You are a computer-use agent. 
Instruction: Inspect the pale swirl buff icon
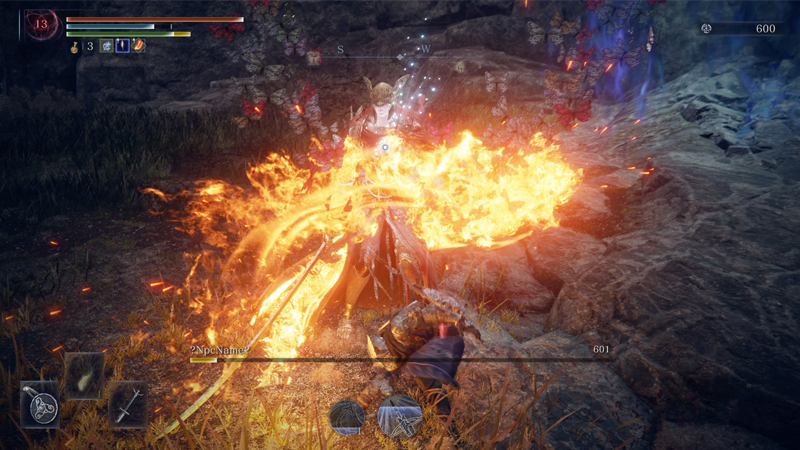(106, 46)
